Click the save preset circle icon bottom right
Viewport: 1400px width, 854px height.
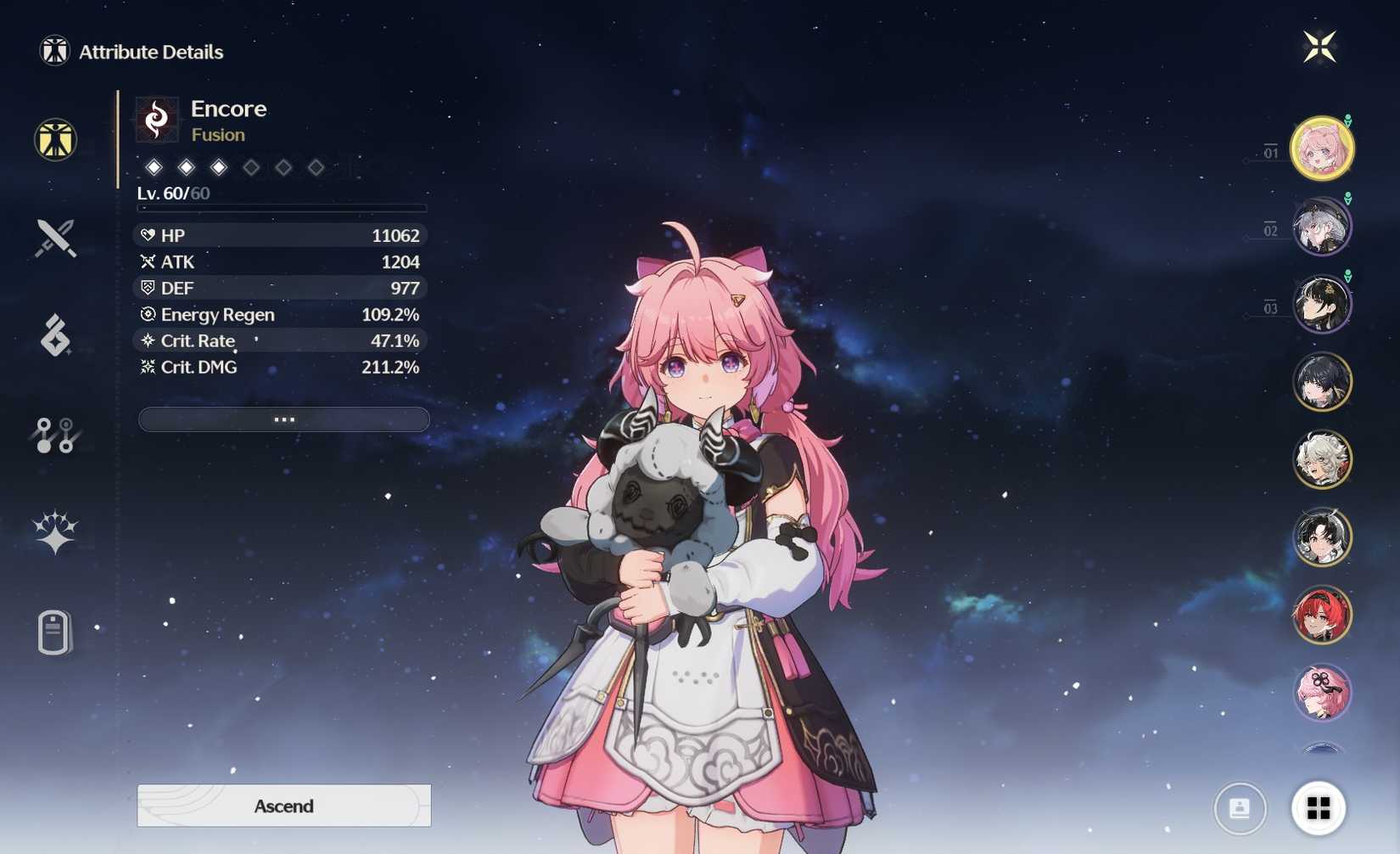pyautogui.click(x=1240, y=807)
